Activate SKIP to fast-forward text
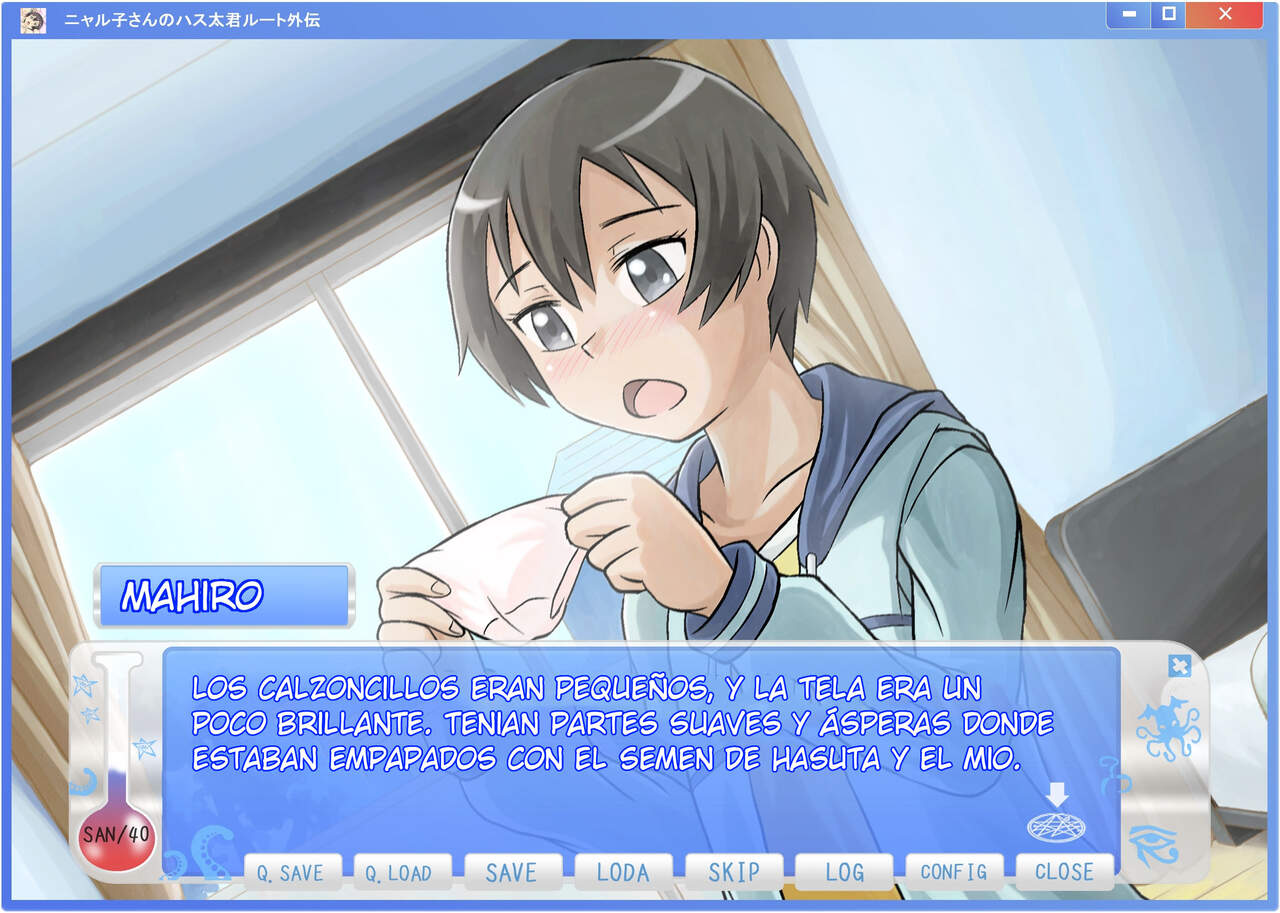The width and height of the screenshot is (1280, 913). pyautogui.click(x=734, y=872)
